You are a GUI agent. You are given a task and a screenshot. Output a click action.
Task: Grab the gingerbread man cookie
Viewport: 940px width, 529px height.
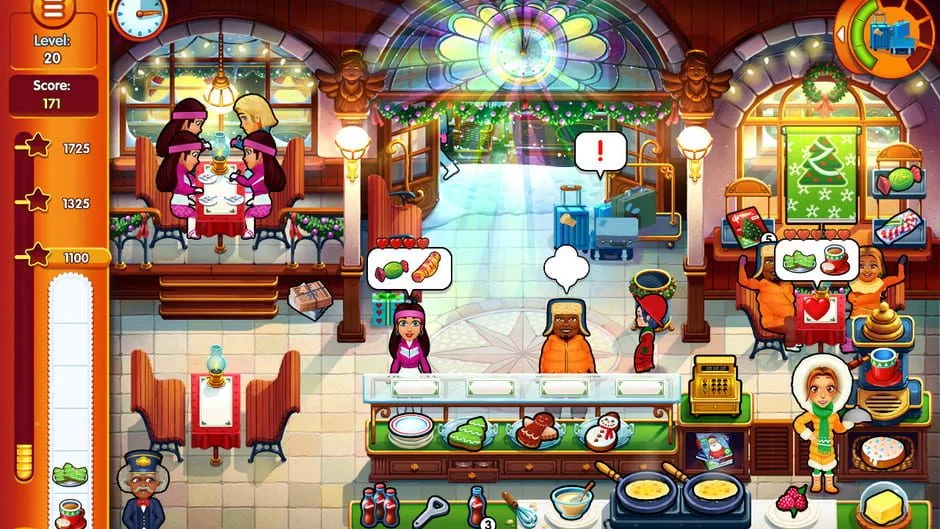tap(538, 429)
